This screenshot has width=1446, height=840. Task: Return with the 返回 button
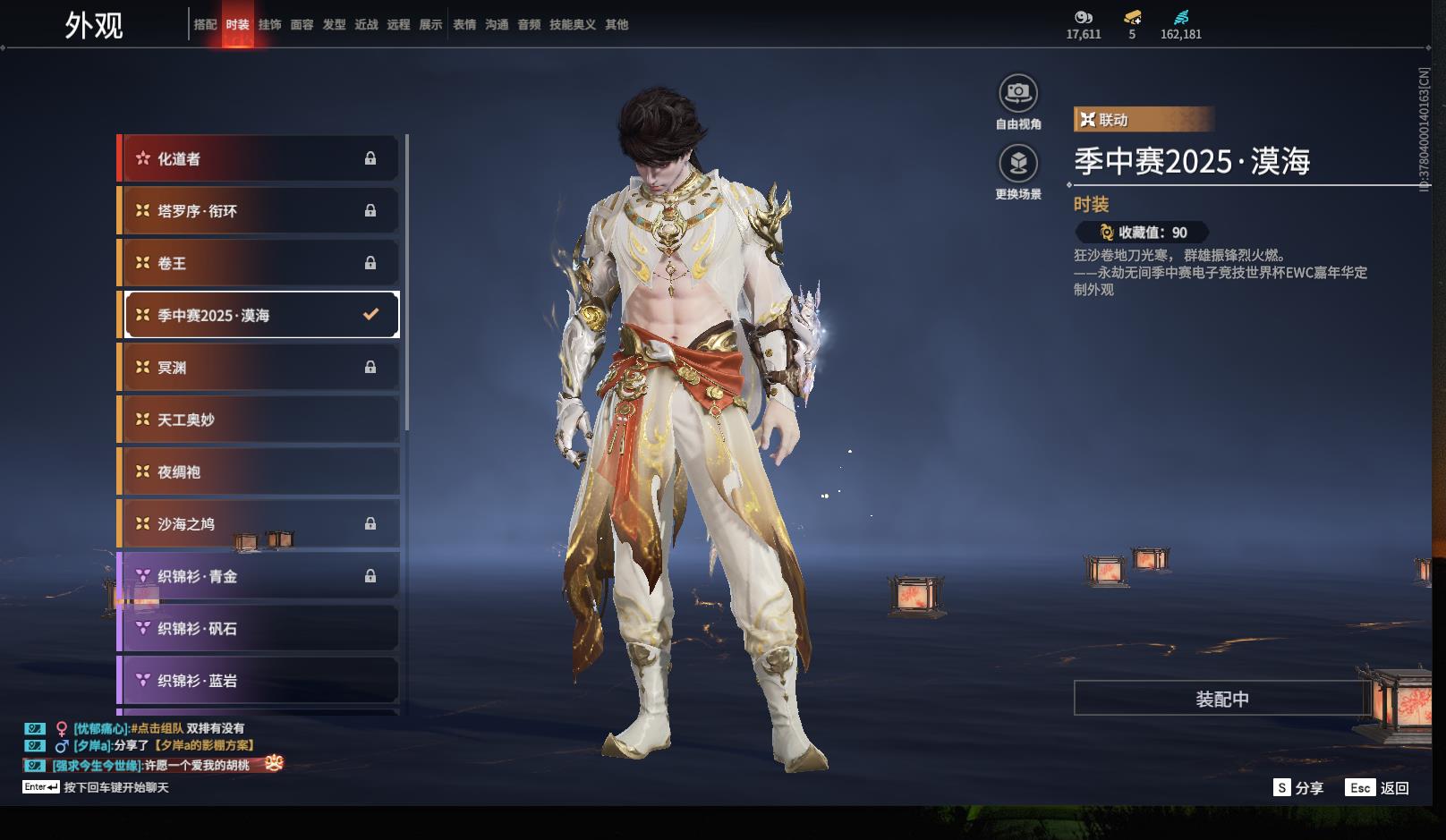[1378, 788]
